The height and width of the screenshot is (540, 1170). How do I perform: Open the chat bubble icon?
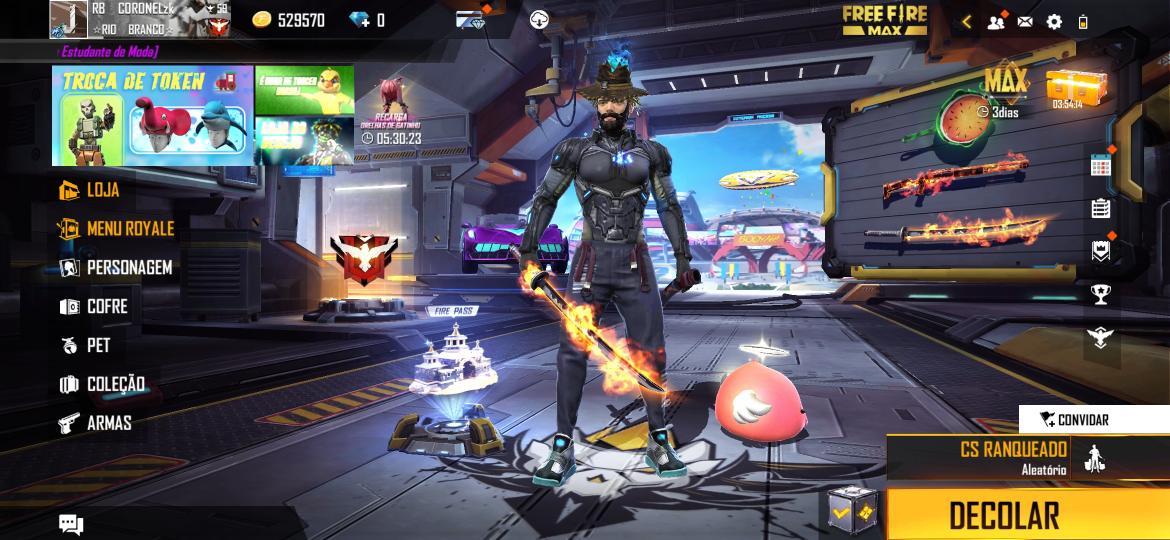pyautogui.click(x=70, y=523)
